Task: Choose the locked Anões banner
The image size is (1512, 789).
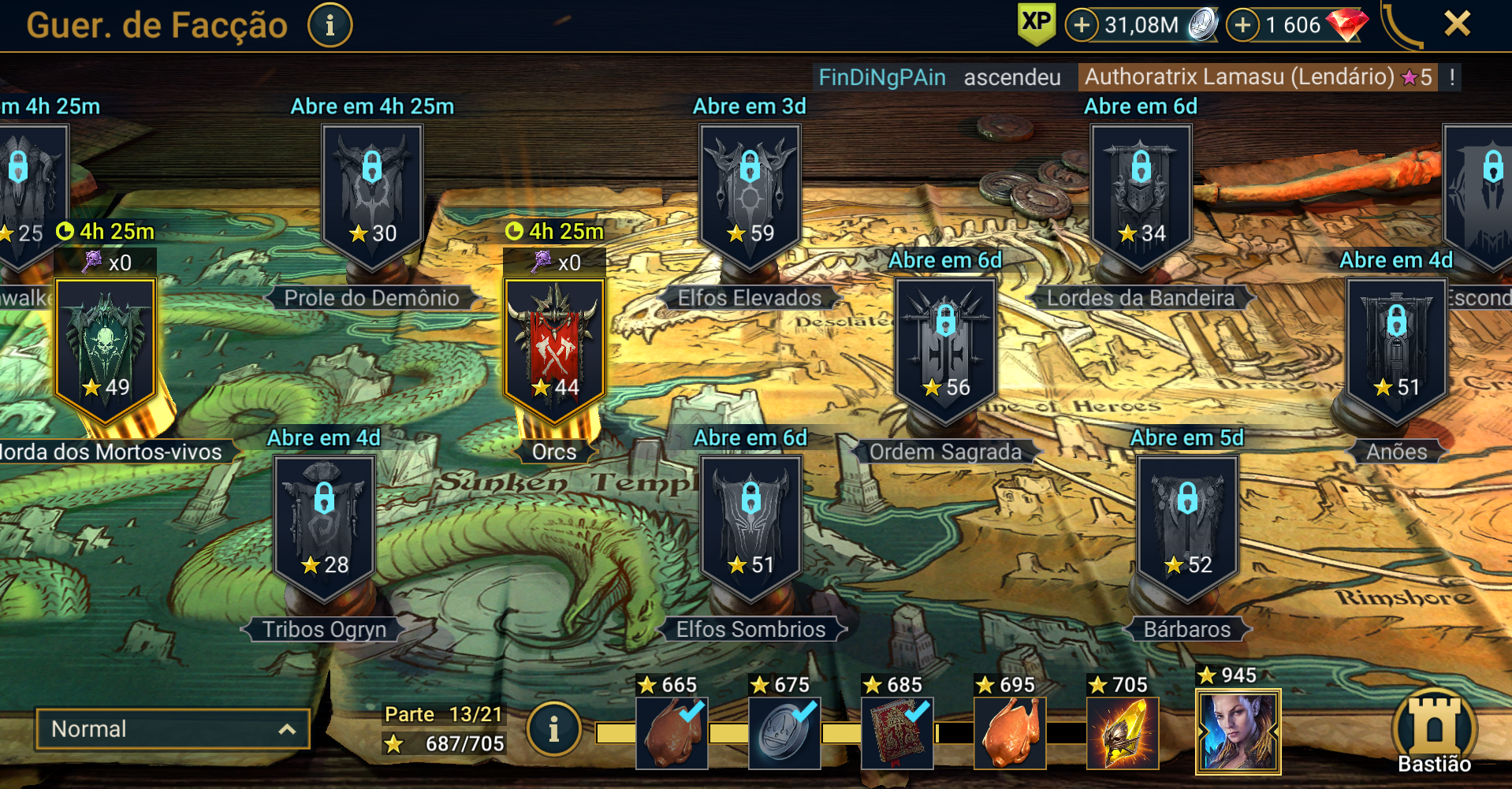Action: tap(1396, 347)
